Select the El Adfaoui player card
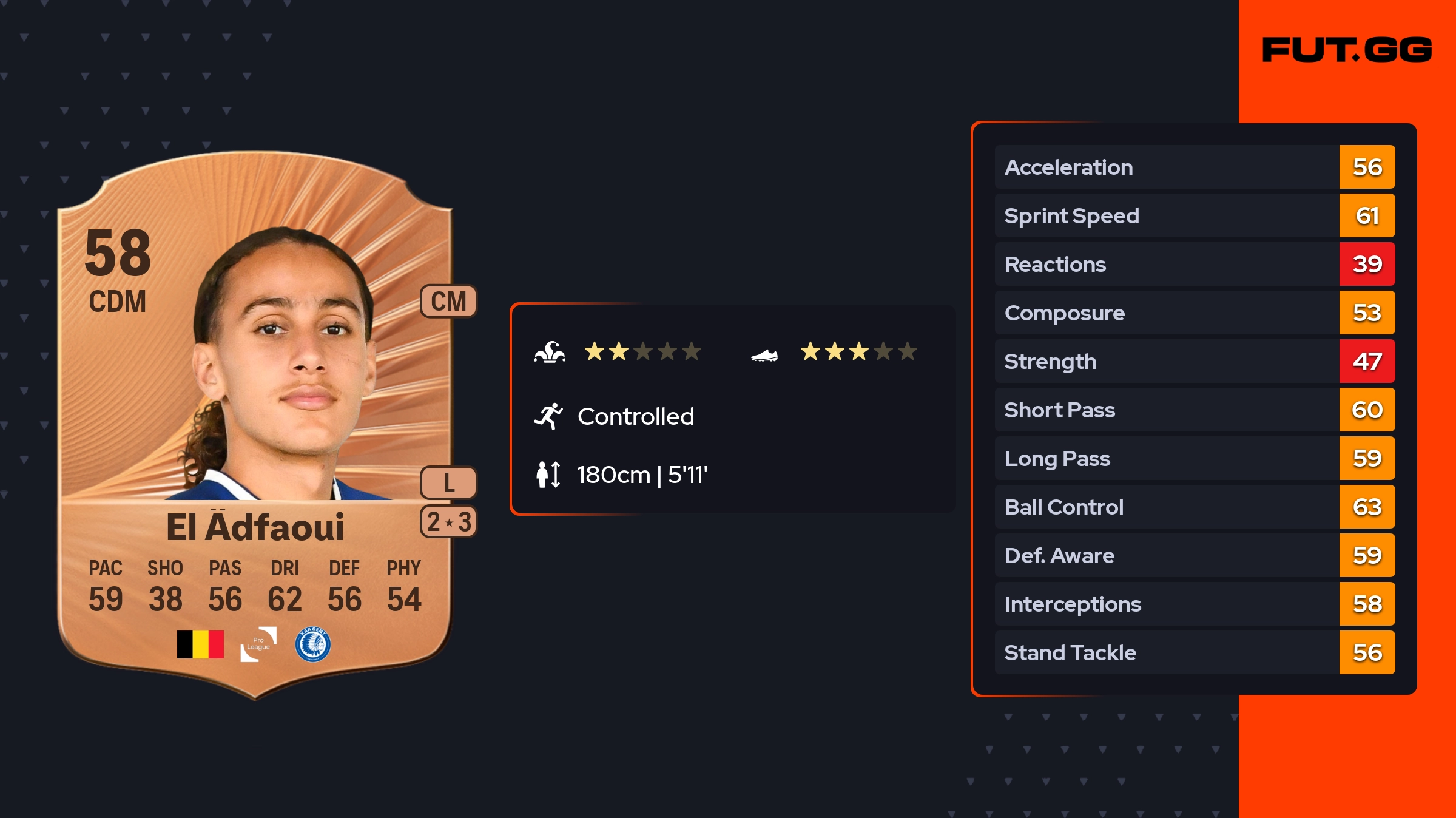1456x818 pixels. pyautogui.click(x=255, y=425)
